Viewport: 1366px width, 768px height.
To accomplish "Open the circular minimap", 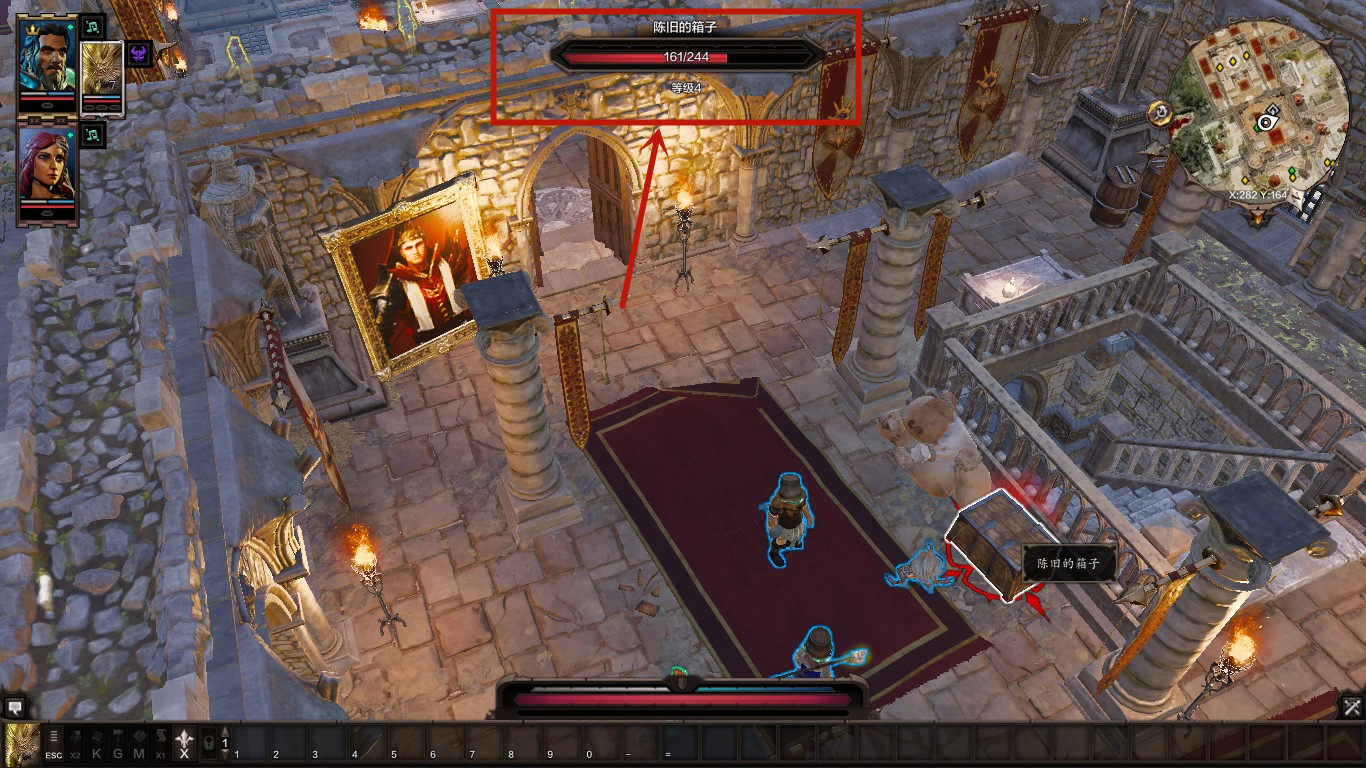I will click(1257, 109).
